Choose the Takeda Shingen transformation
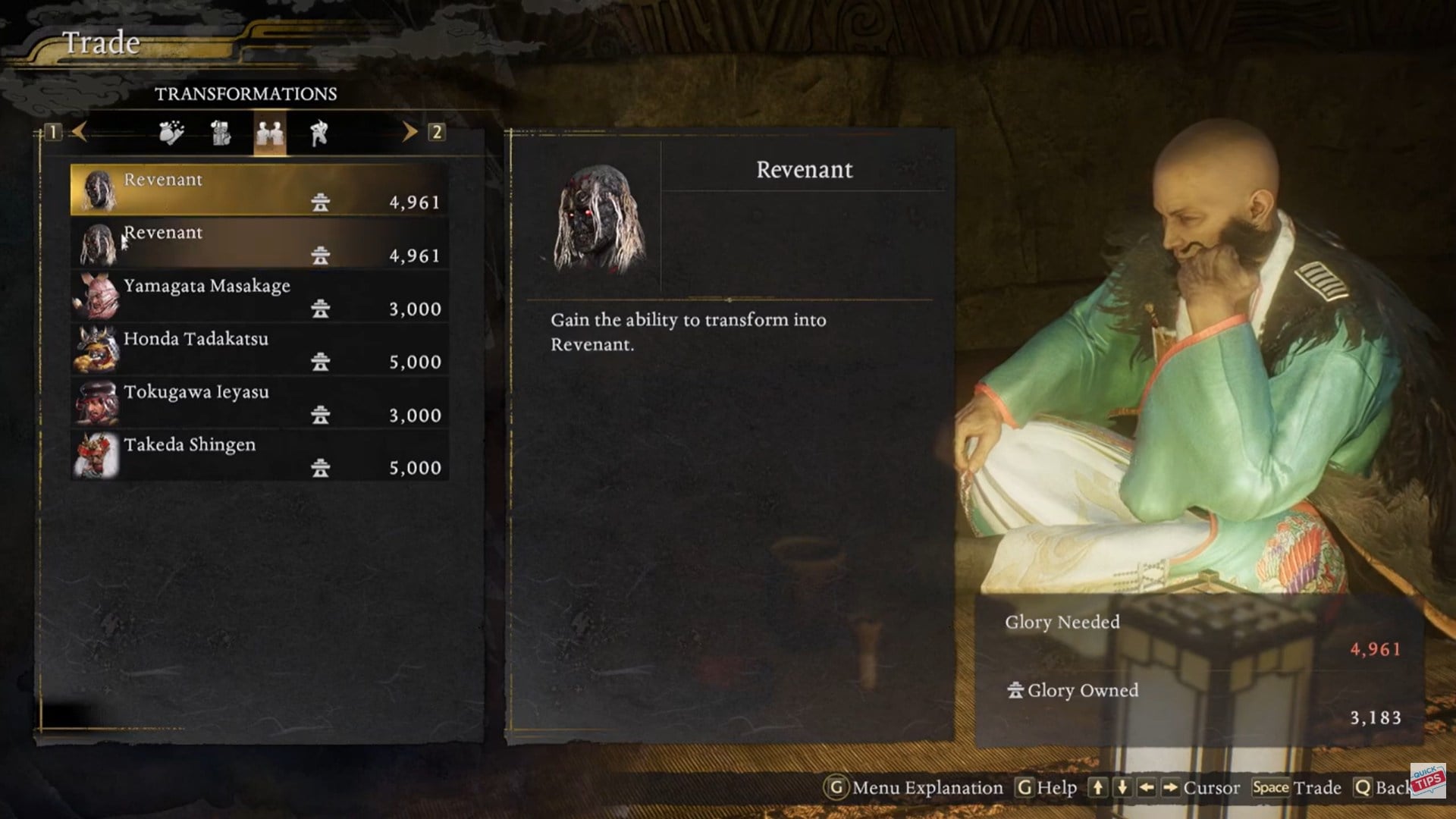 pos(259,456)
